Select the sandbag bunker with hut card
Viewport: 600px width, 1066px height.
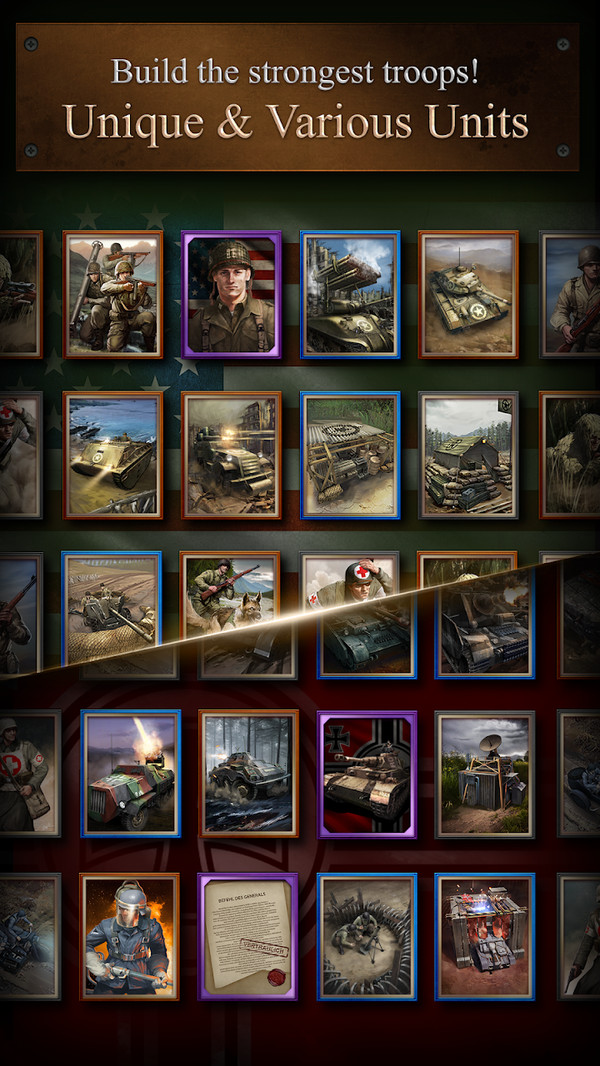[468, 454]
